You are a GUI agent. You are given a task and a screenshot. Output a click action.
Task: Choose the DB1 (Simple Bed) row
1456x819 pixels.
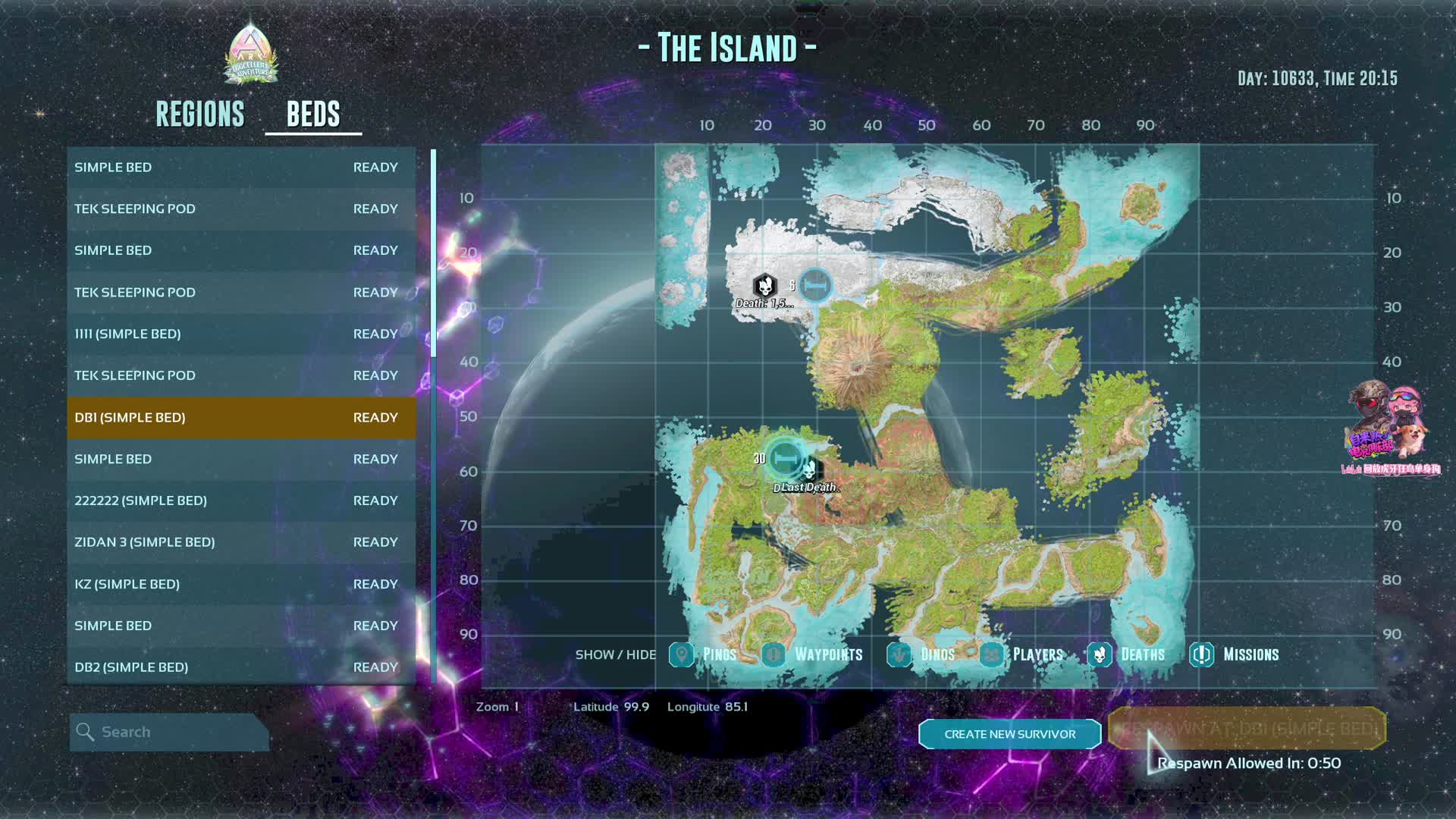coord(241,418)
